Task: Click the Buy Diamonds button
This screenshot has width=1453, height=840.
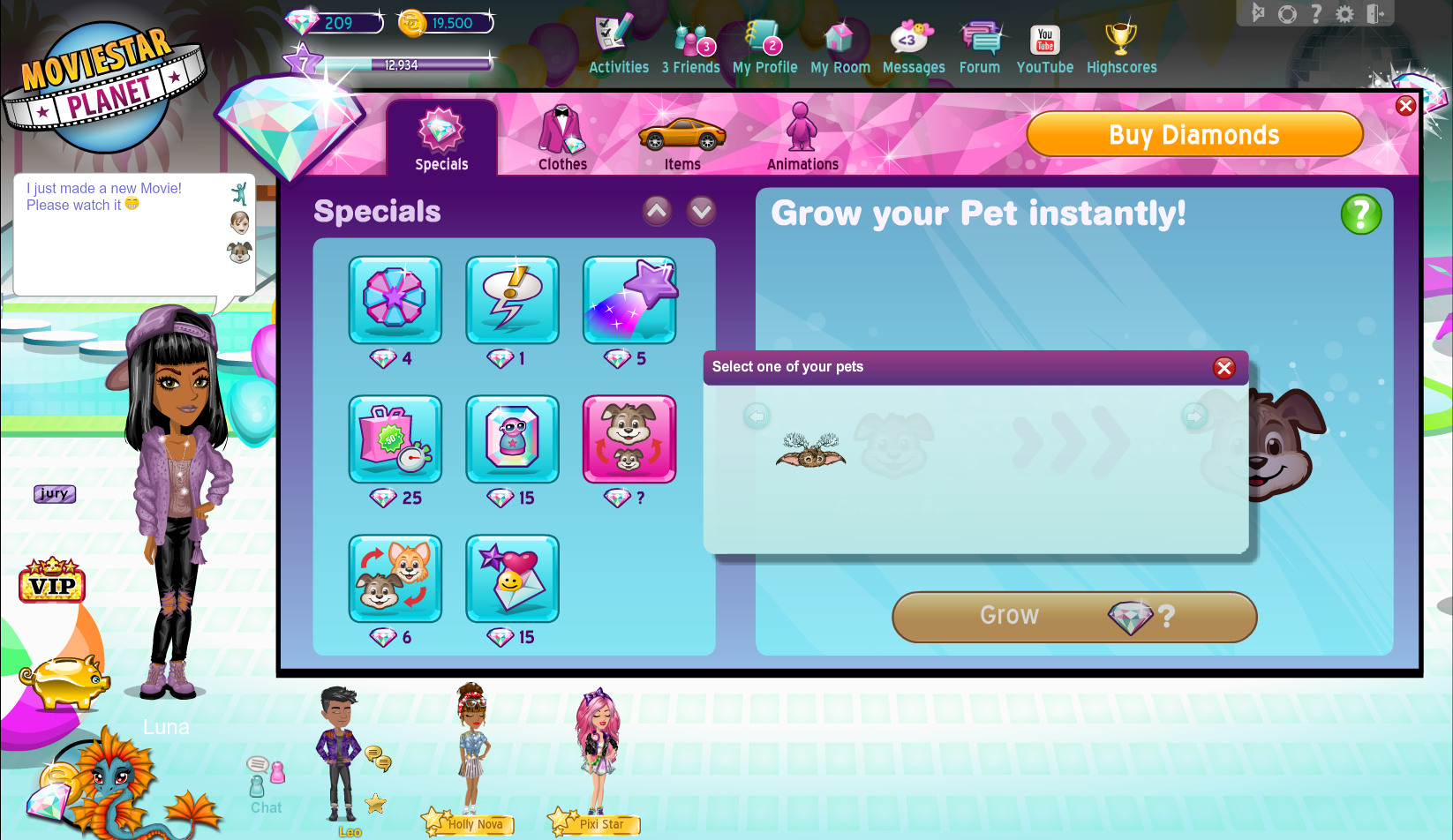Action: (x=1194, y=135)
